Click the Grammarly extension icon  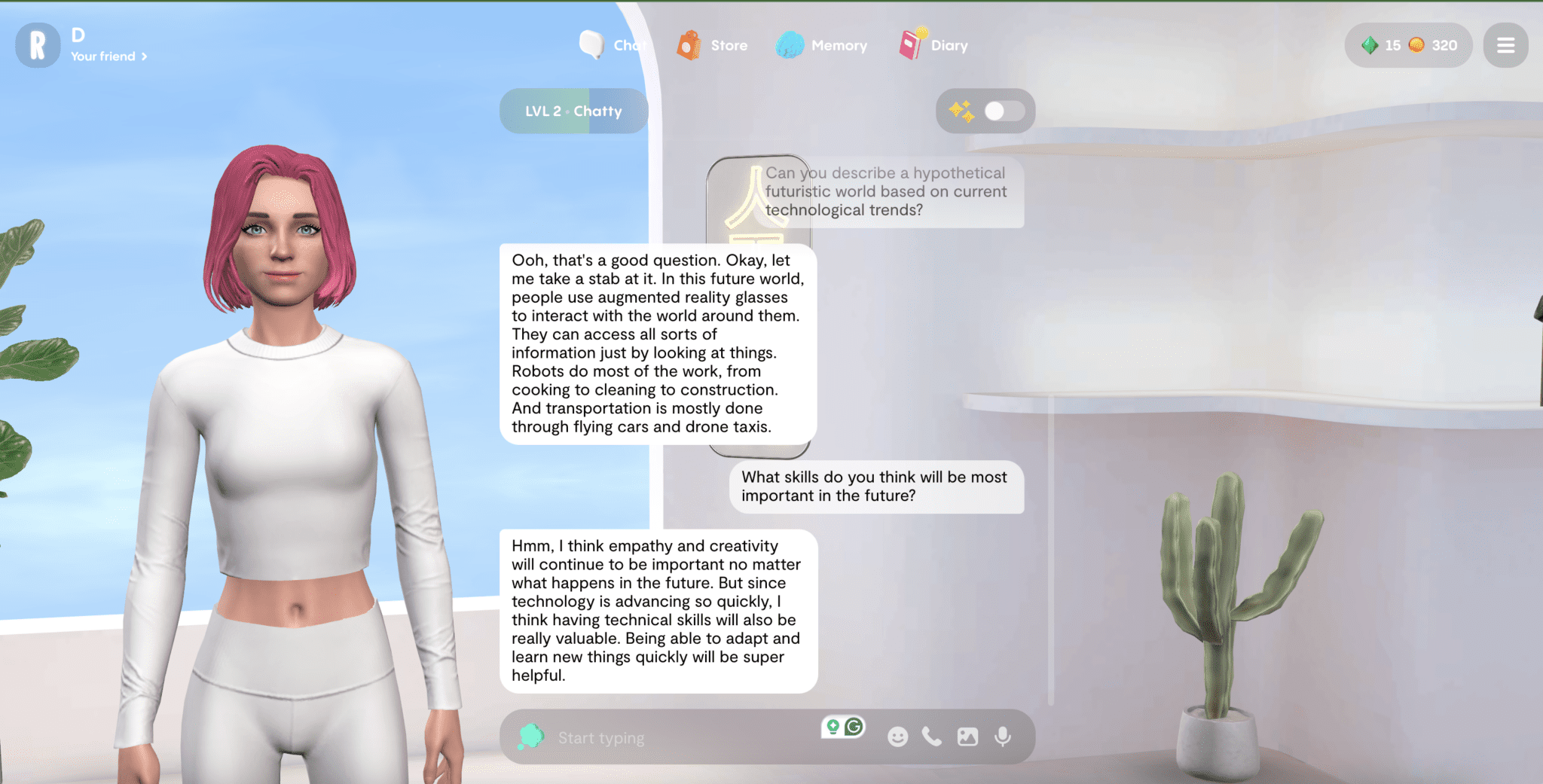coord(854,727)
